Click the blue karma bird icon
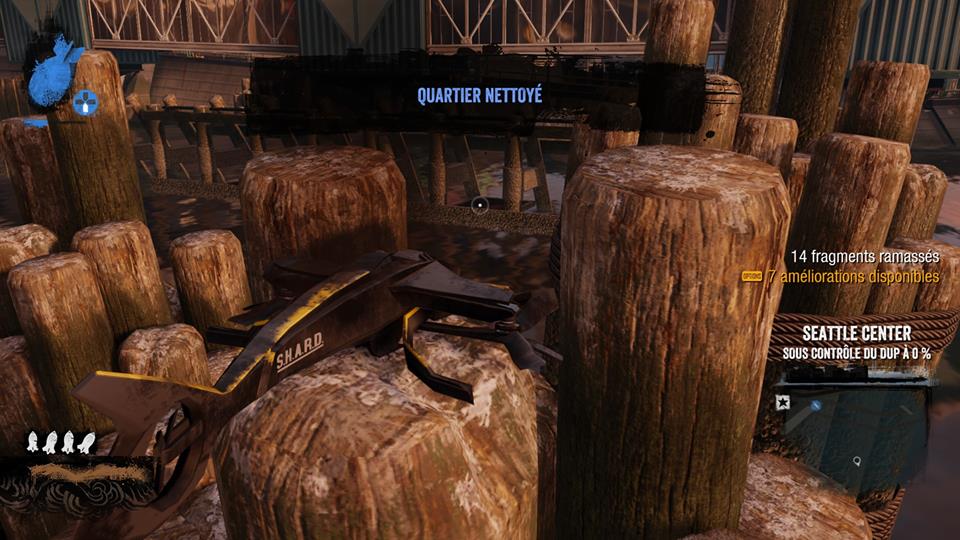The height and width of the screenshot is (540, 960). click(55, 70)
